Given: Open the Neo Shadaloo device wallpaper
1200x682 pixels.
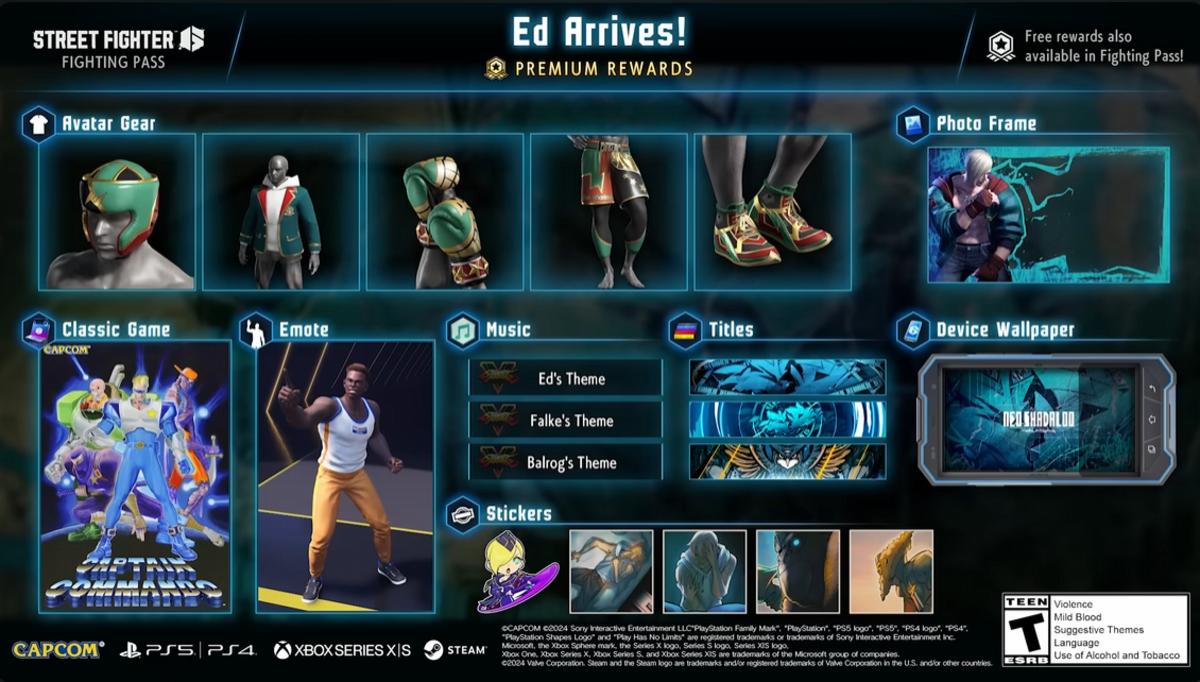Looking at the screenshot, I should point(1040,419).
